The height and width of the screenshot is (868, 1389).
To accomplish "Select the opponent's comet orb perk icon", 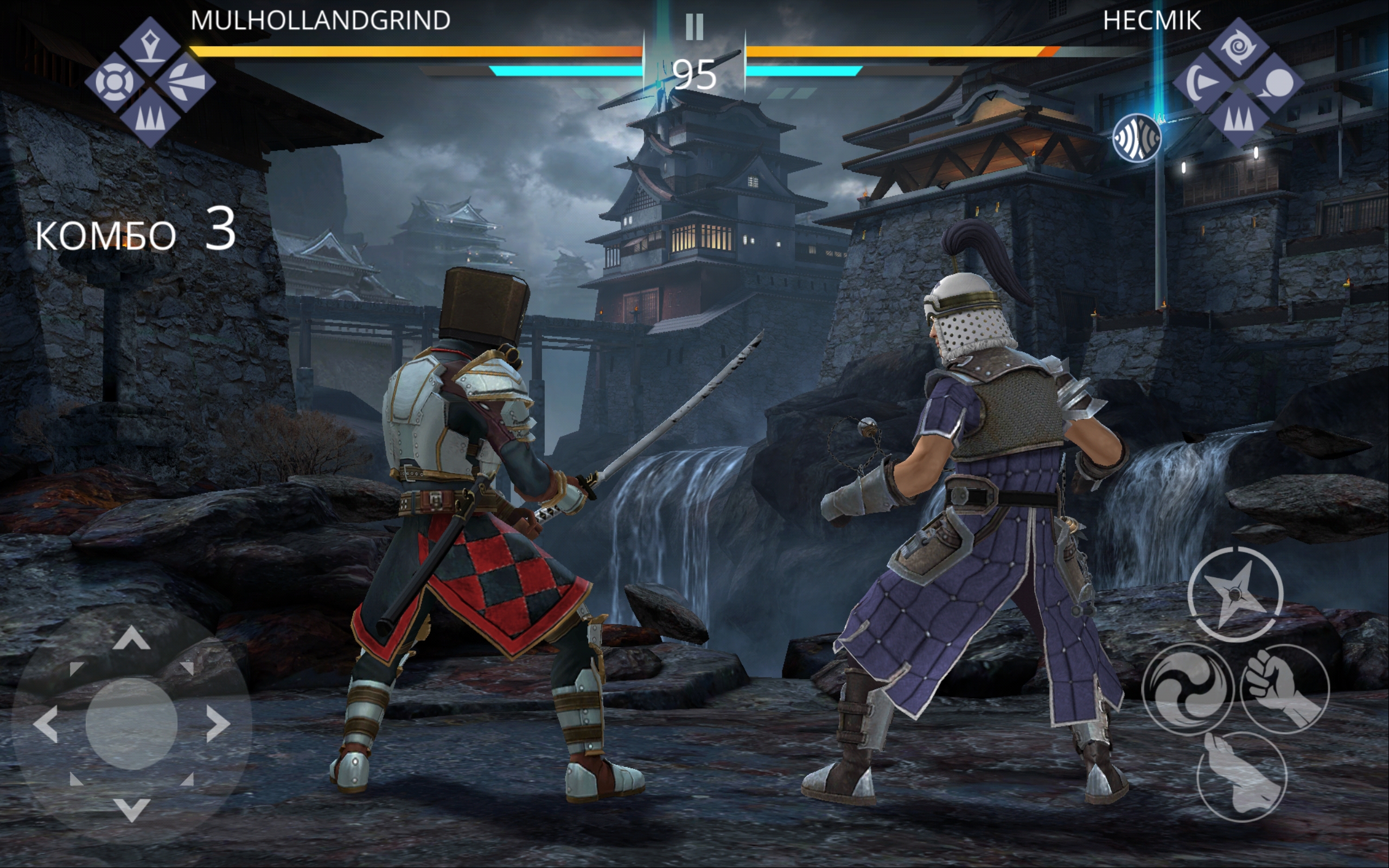I will pyautogui.click(x=1275, y=83).
